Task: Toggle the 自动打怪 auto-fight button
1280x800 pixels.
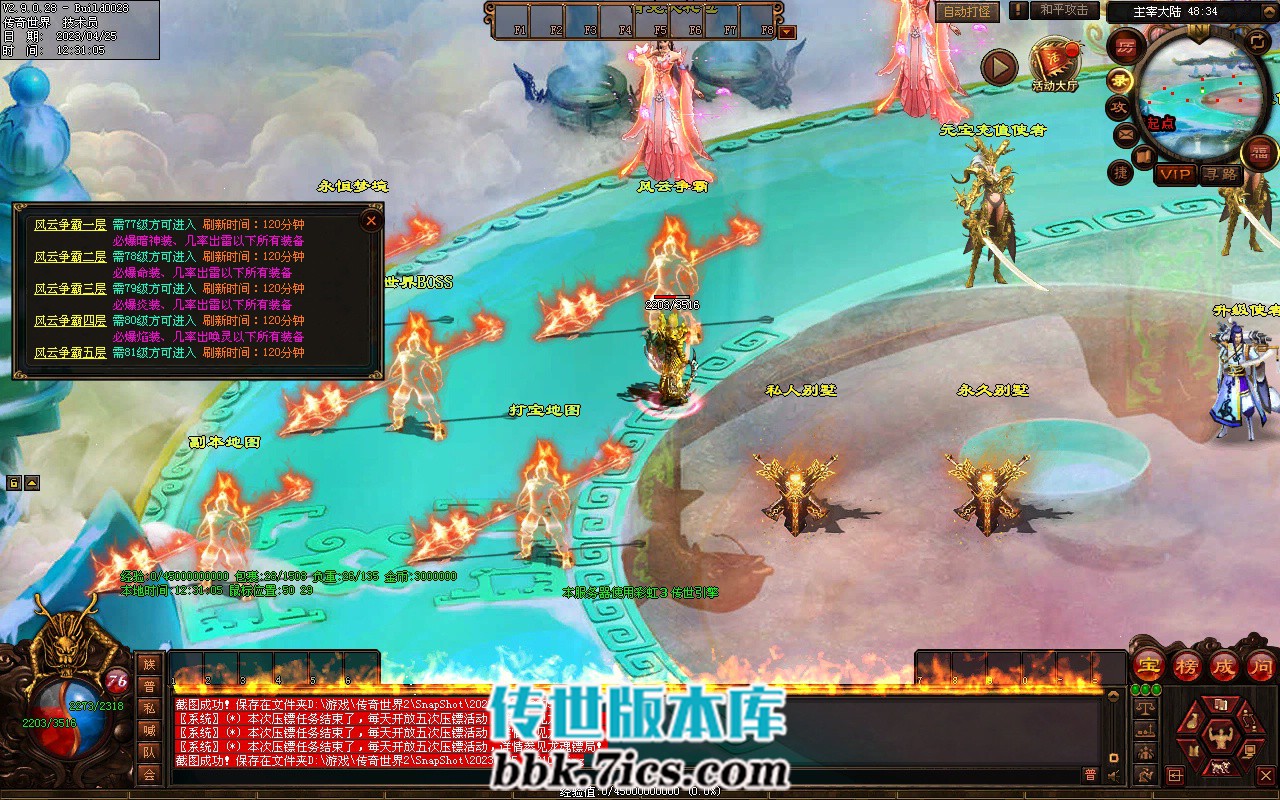Action: click(x=968, y=11)
